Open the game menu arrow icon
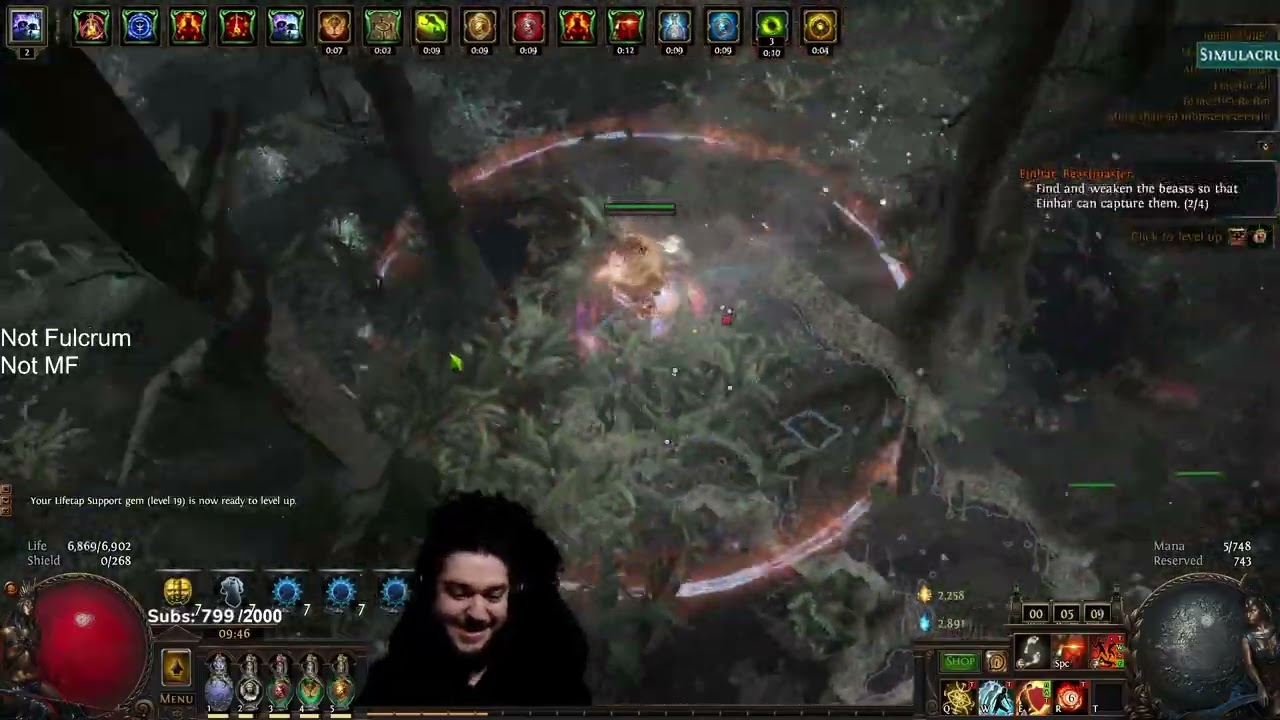The image size is (1280, 720). pyautogui.click(x=176, y=667)
